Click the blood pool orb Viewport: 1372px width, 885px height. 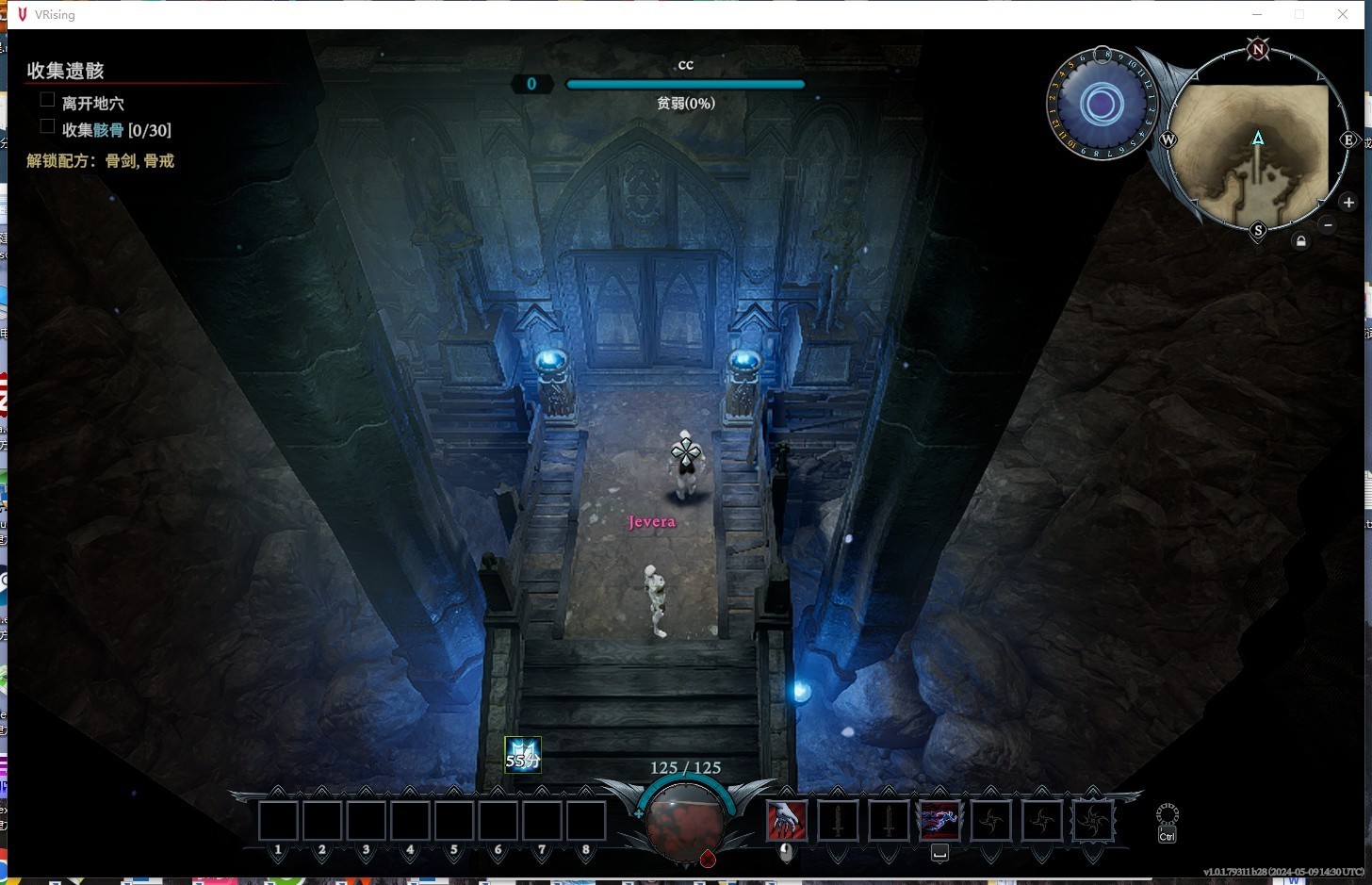tap(685, 824)
